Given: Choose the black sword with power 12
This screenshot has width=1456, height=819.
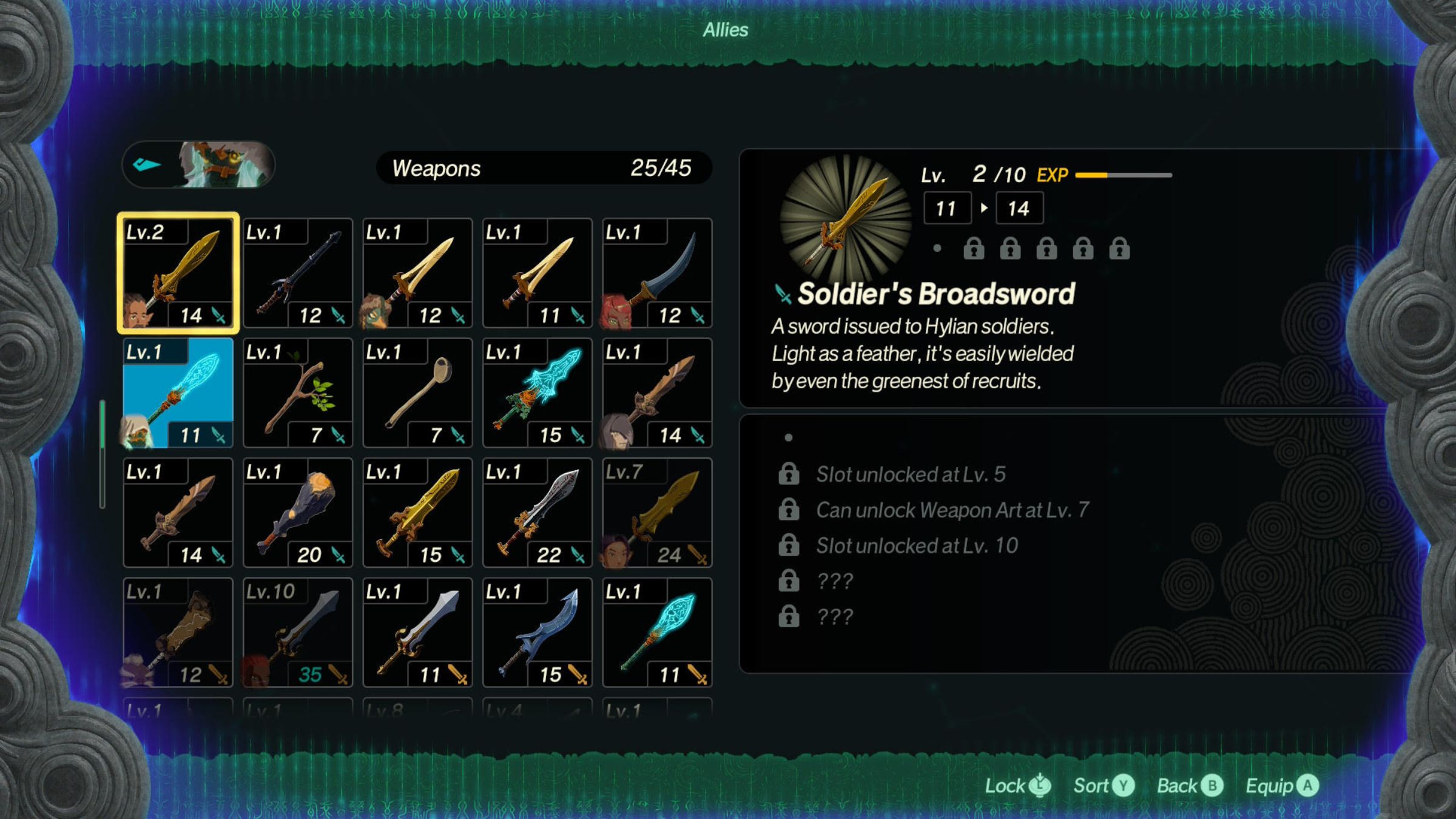Looking at the screenshot, I should tap(297, 273).
